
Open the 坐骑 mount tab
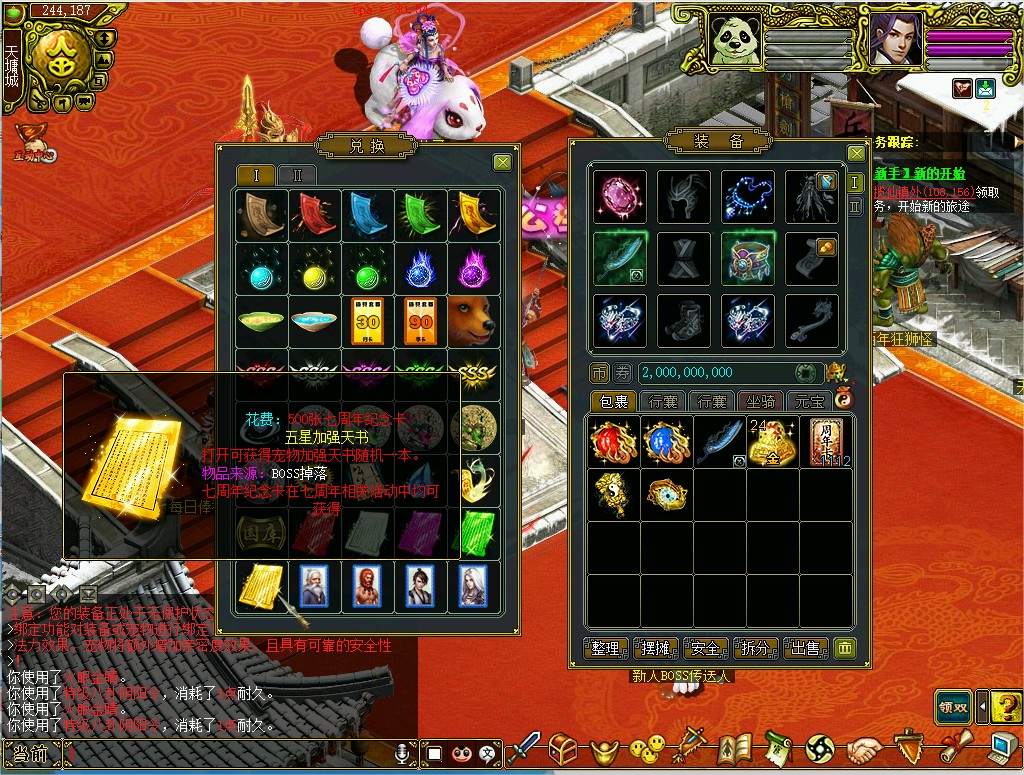[761, 402]
